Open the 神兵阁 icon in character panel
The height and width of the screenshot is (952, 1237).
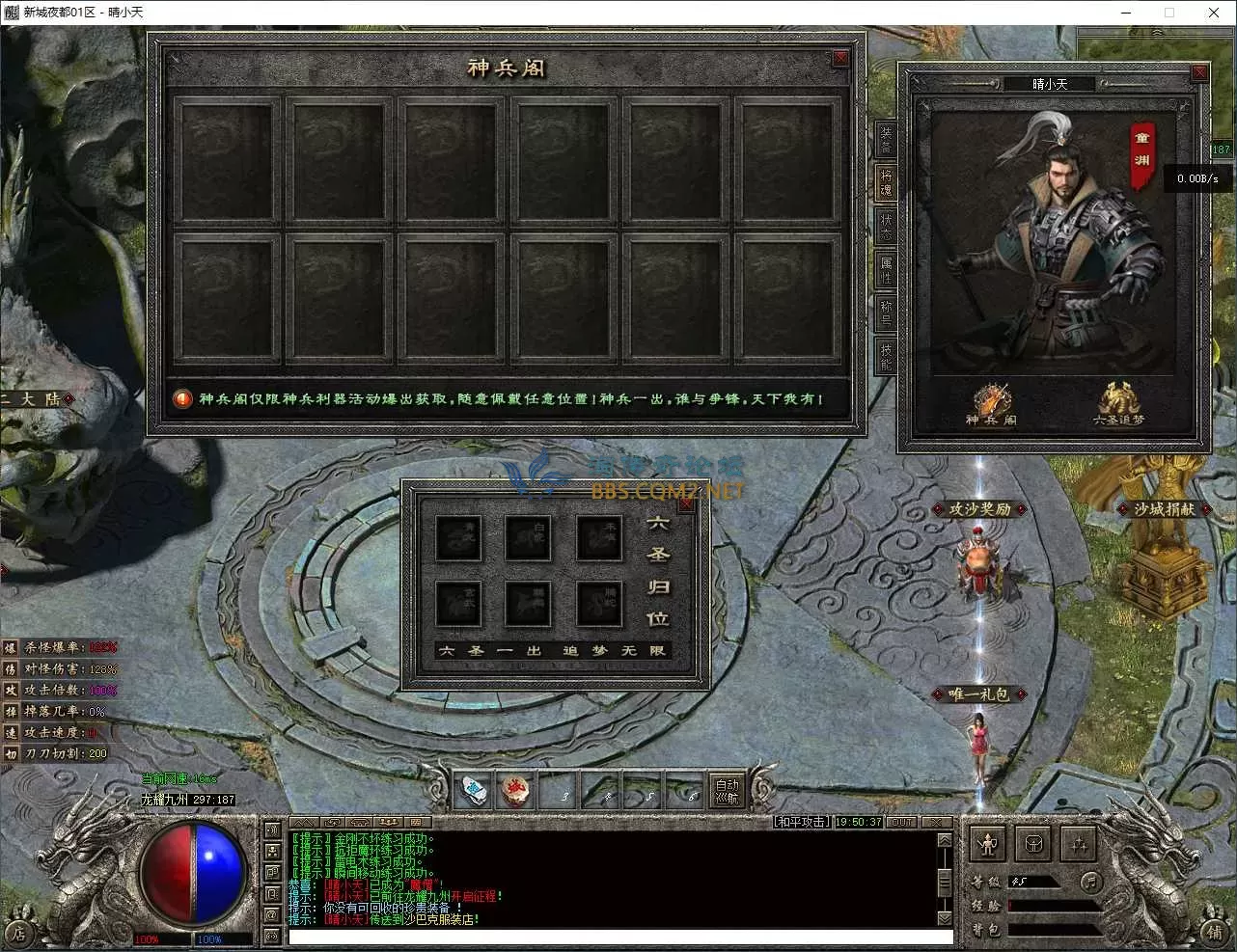(x=991, y=403)
